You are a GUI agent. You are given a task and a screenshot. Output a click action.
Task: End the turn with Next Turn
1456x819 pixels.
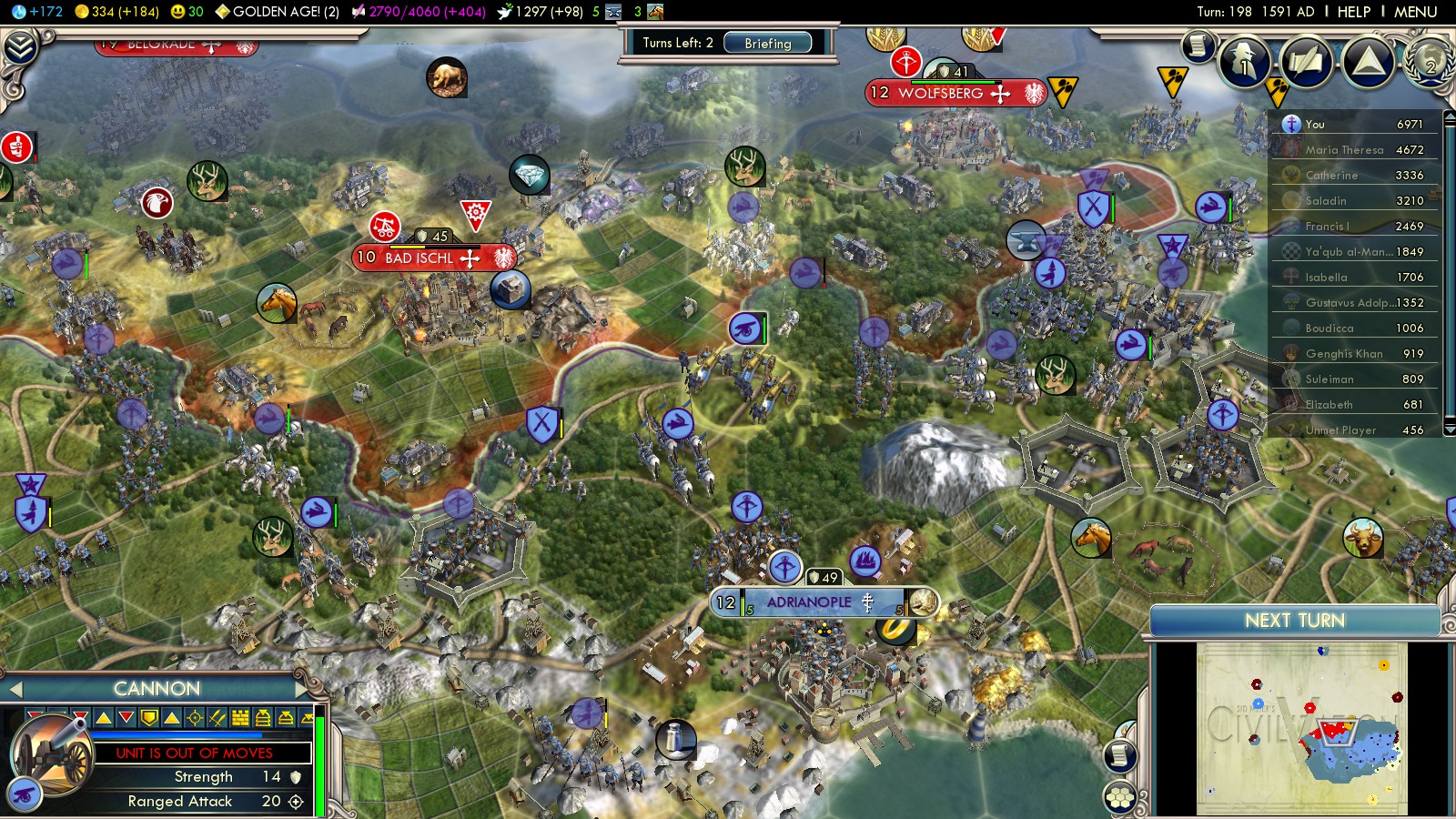[1294, 621]
